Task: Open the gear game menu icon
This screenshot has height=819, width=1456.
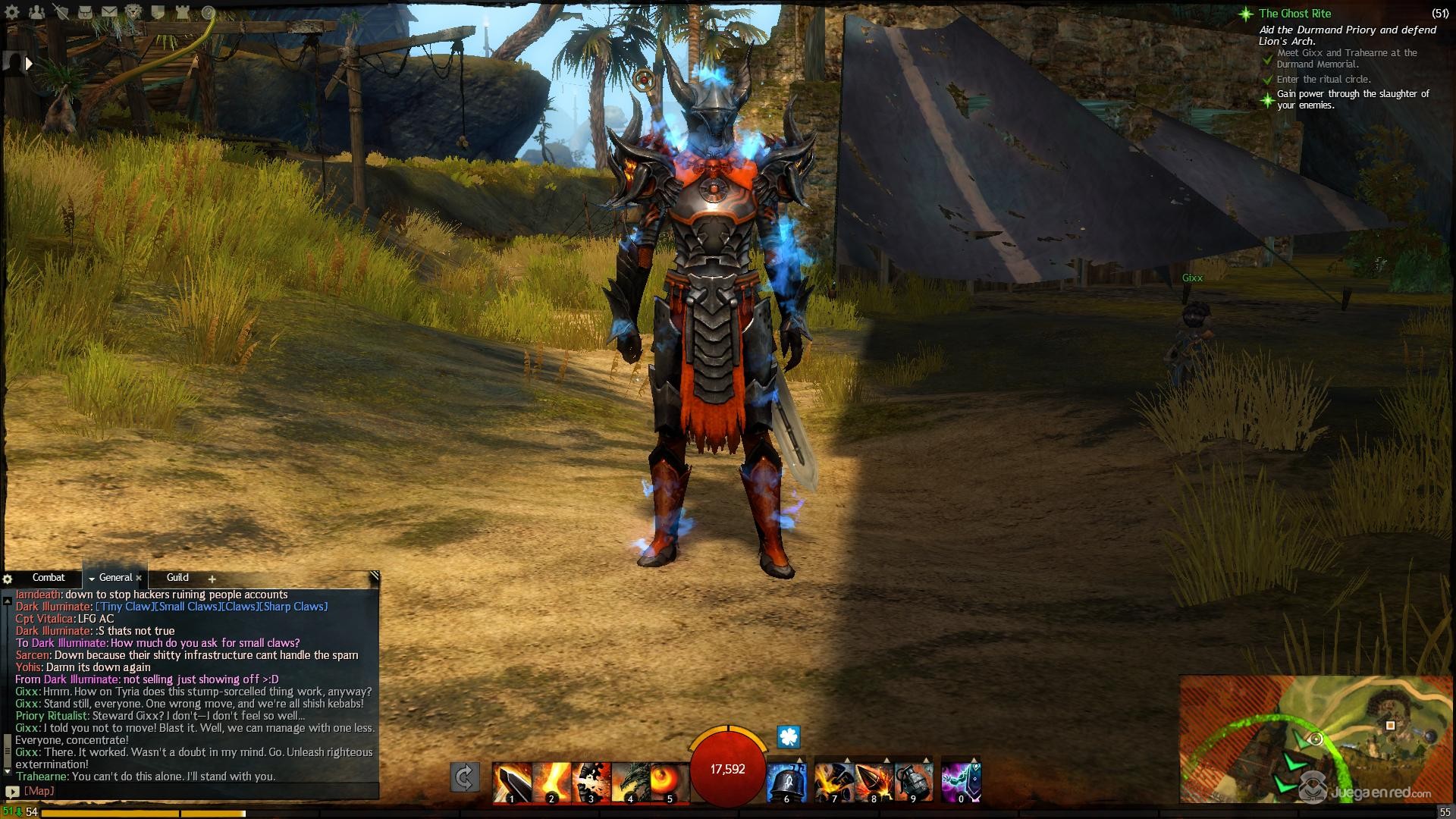Action: 12,12
